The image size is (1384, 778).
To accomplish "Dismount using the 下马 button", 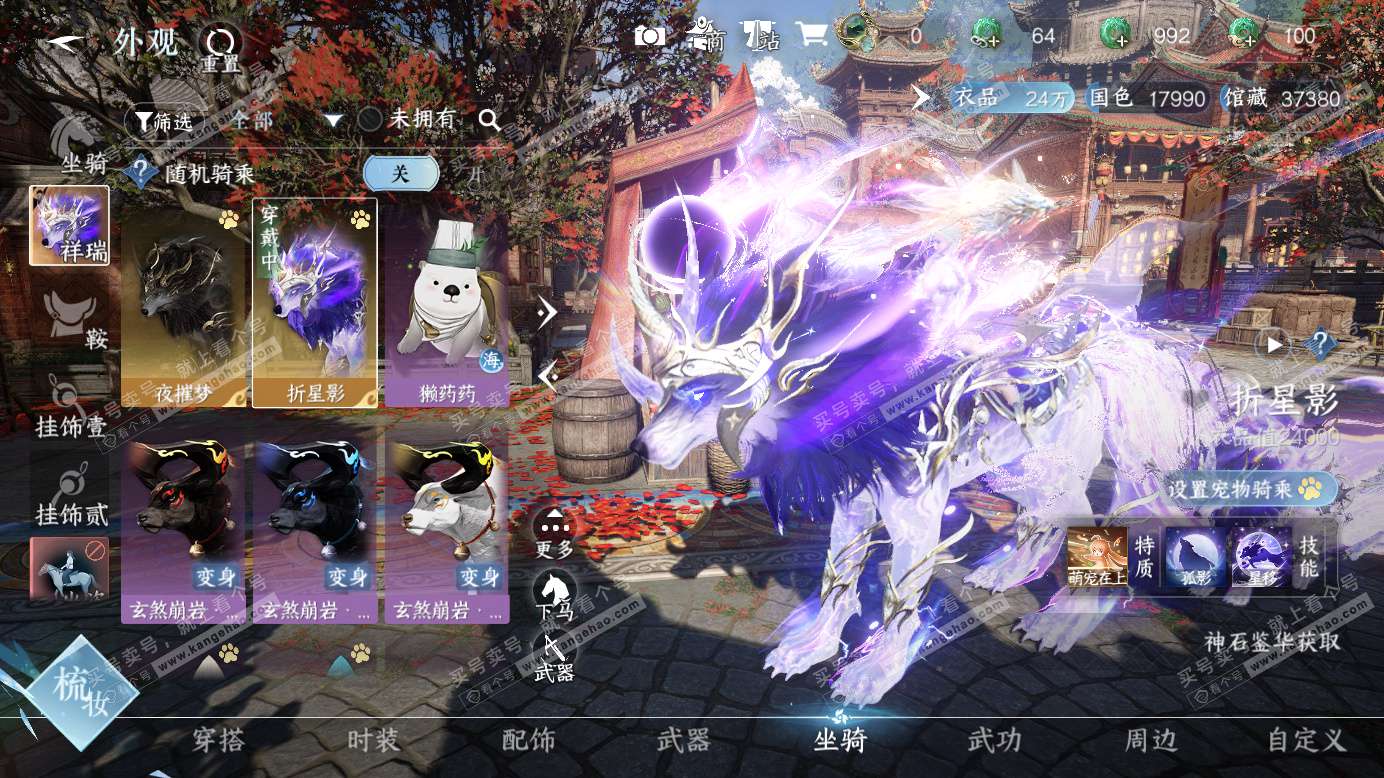I will pyautogui.click(x=555, y=595).
